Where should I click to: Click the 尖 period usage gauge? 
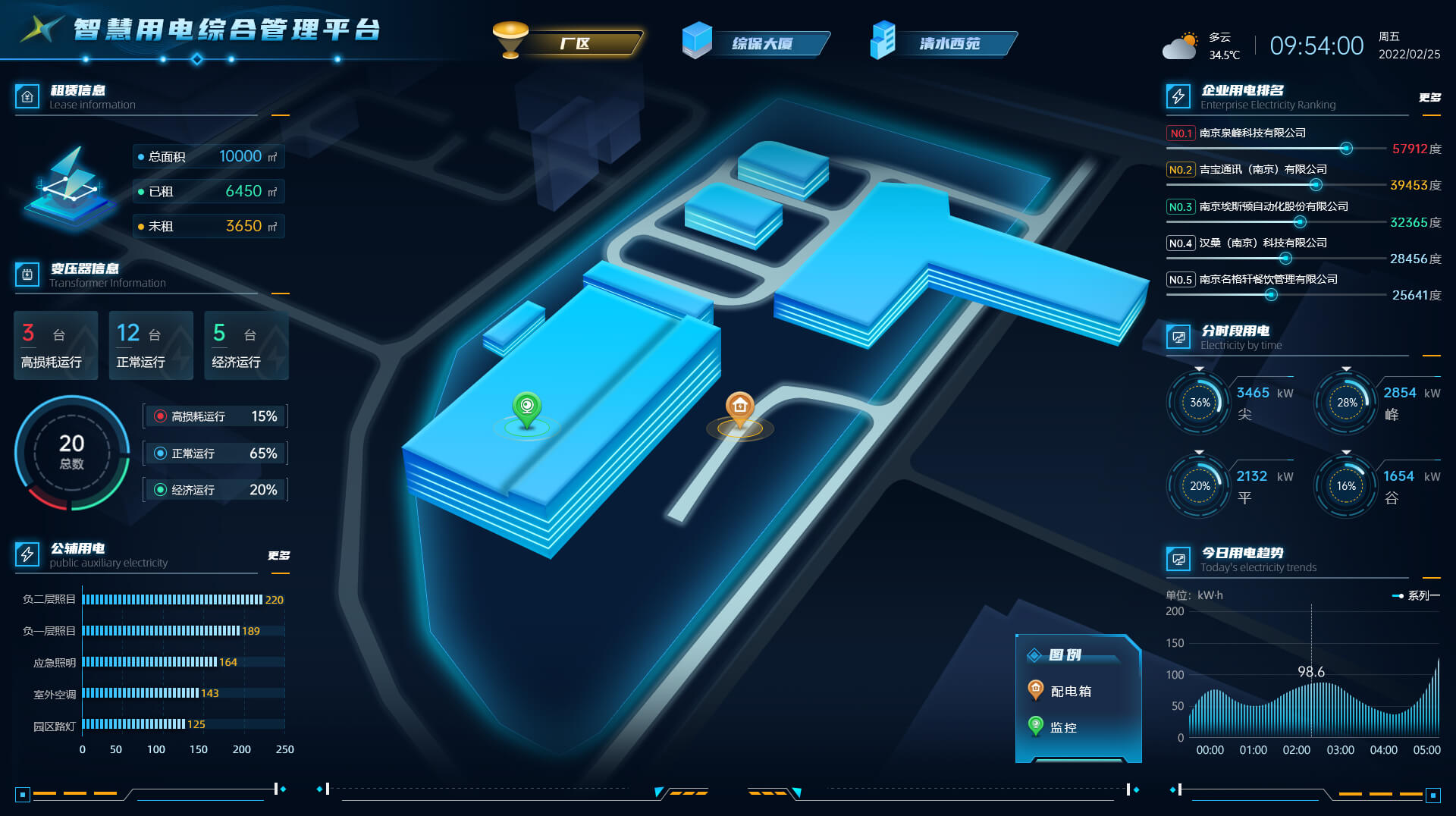[x=1199, y=403]
